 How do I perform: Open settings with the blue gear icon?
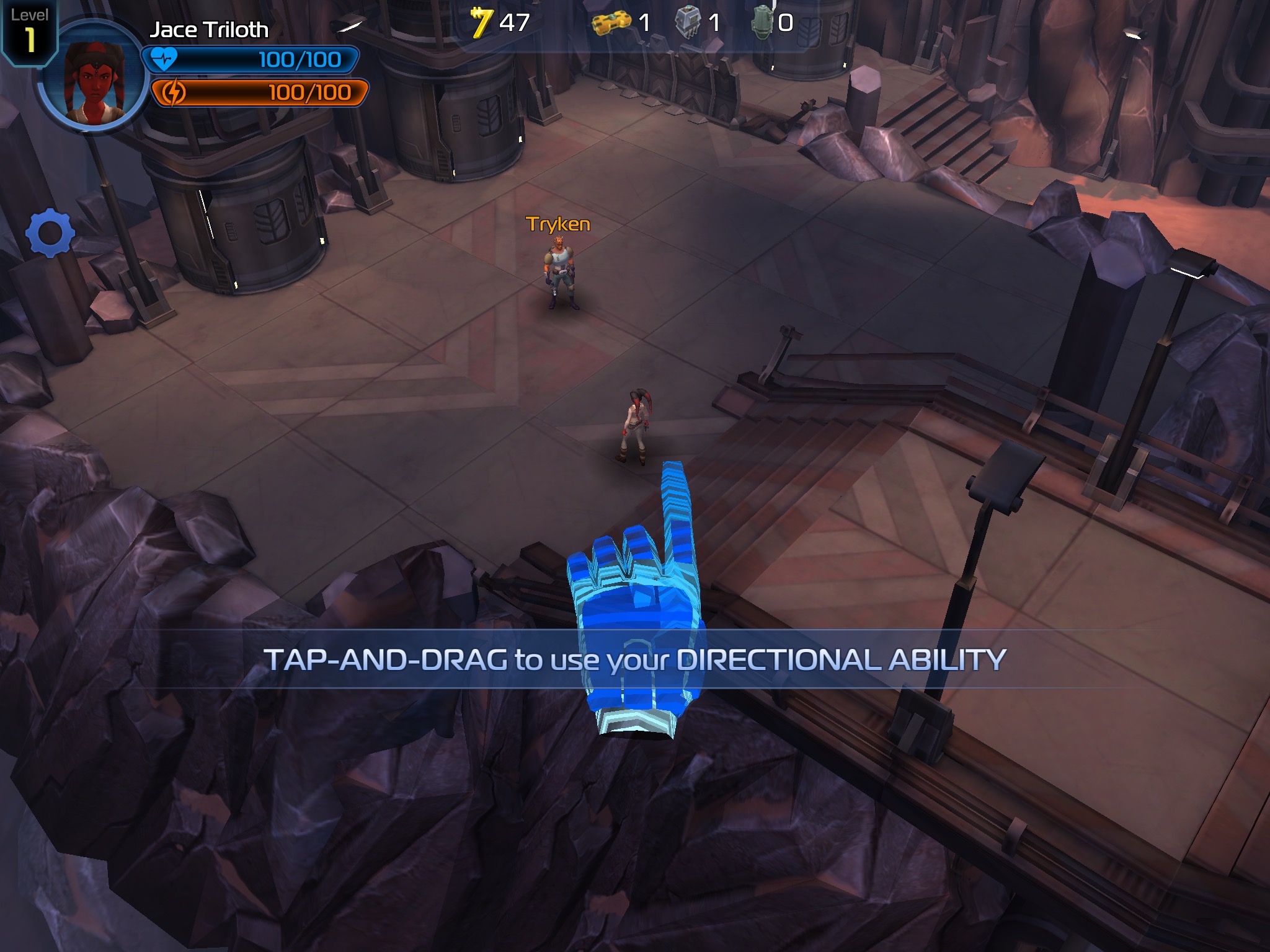coord(50,233)
